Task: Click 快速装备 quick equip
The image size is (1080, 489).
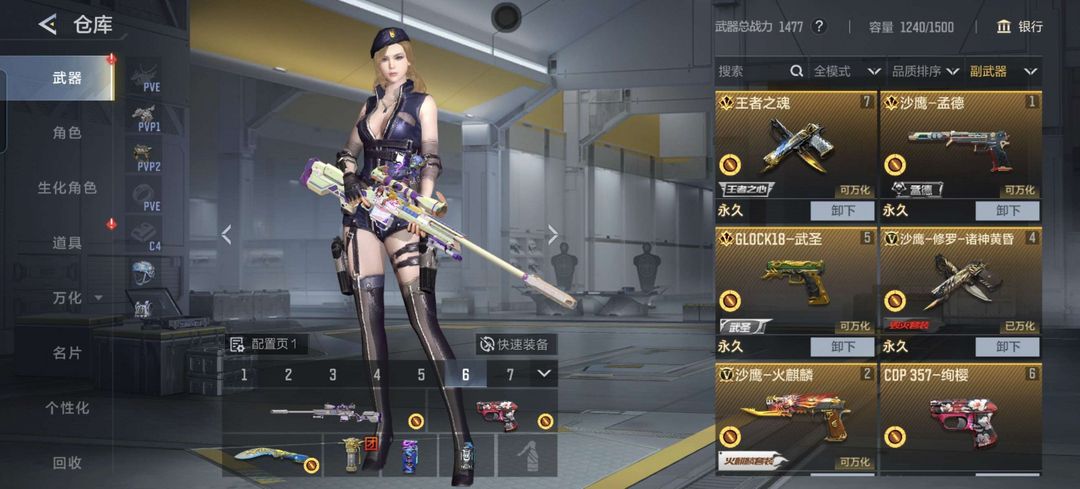Action: (x=514, y=344)
